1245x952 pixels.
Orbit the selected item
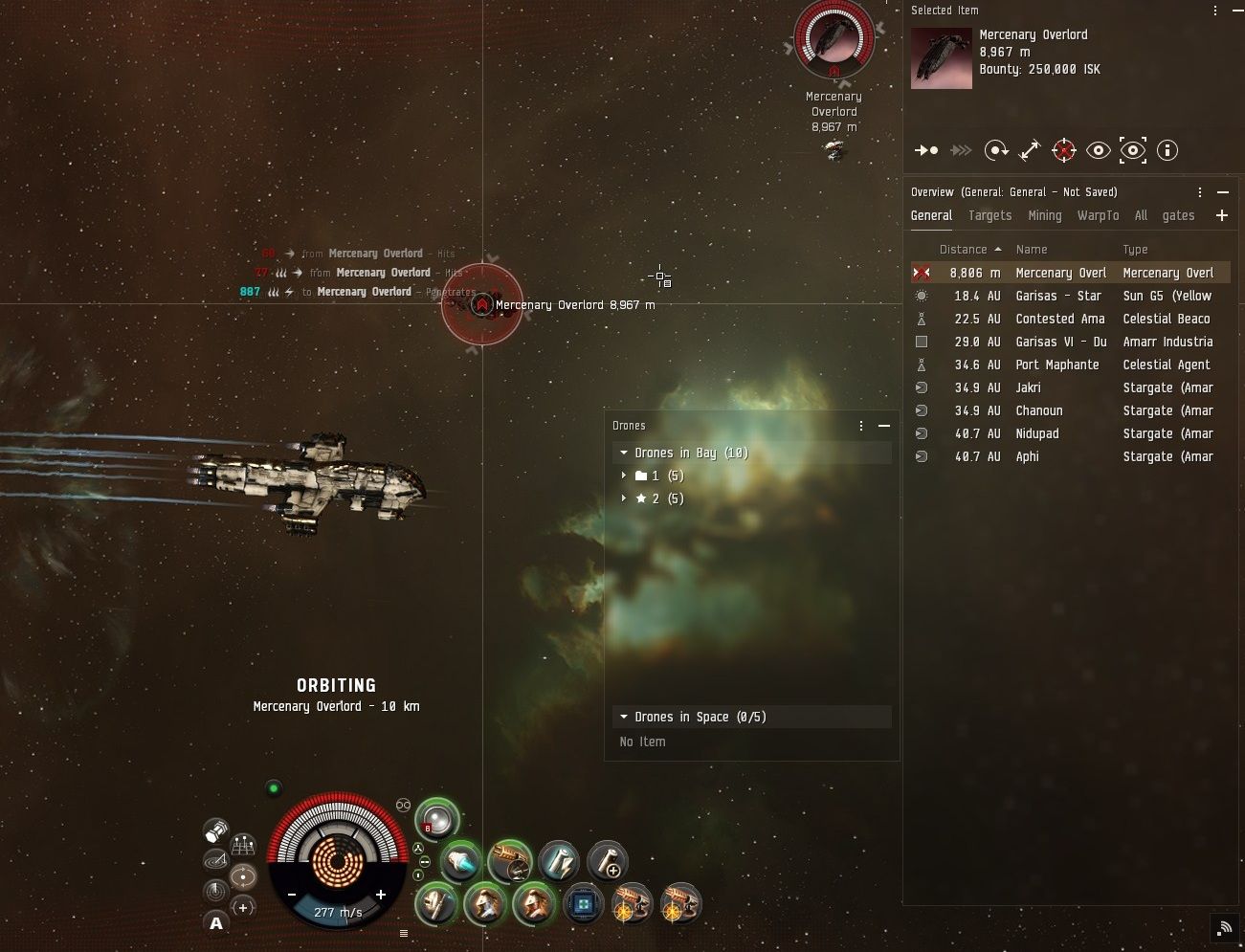coord(995,150)
